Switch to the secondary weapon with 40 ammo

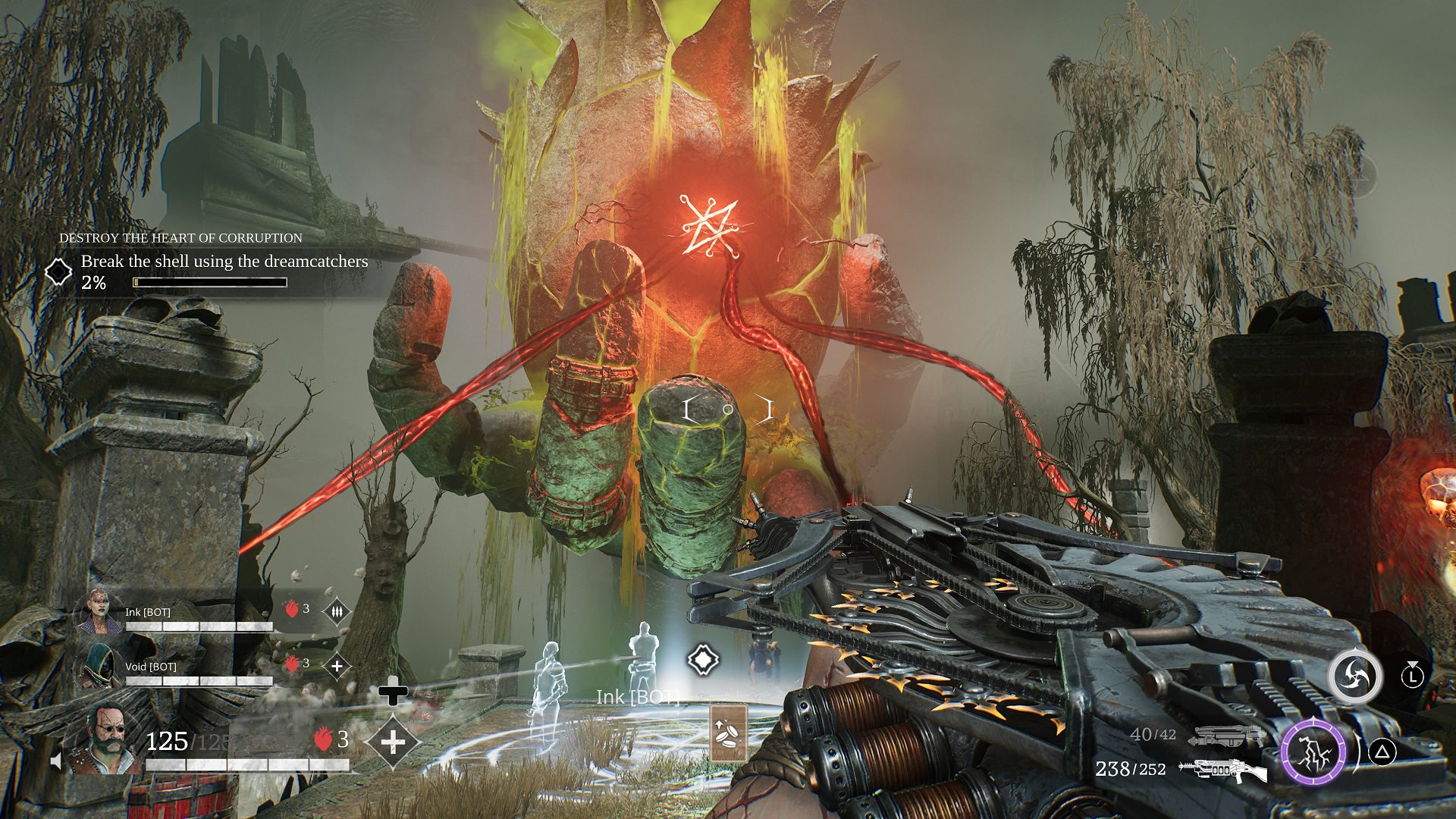[1228, 735]
